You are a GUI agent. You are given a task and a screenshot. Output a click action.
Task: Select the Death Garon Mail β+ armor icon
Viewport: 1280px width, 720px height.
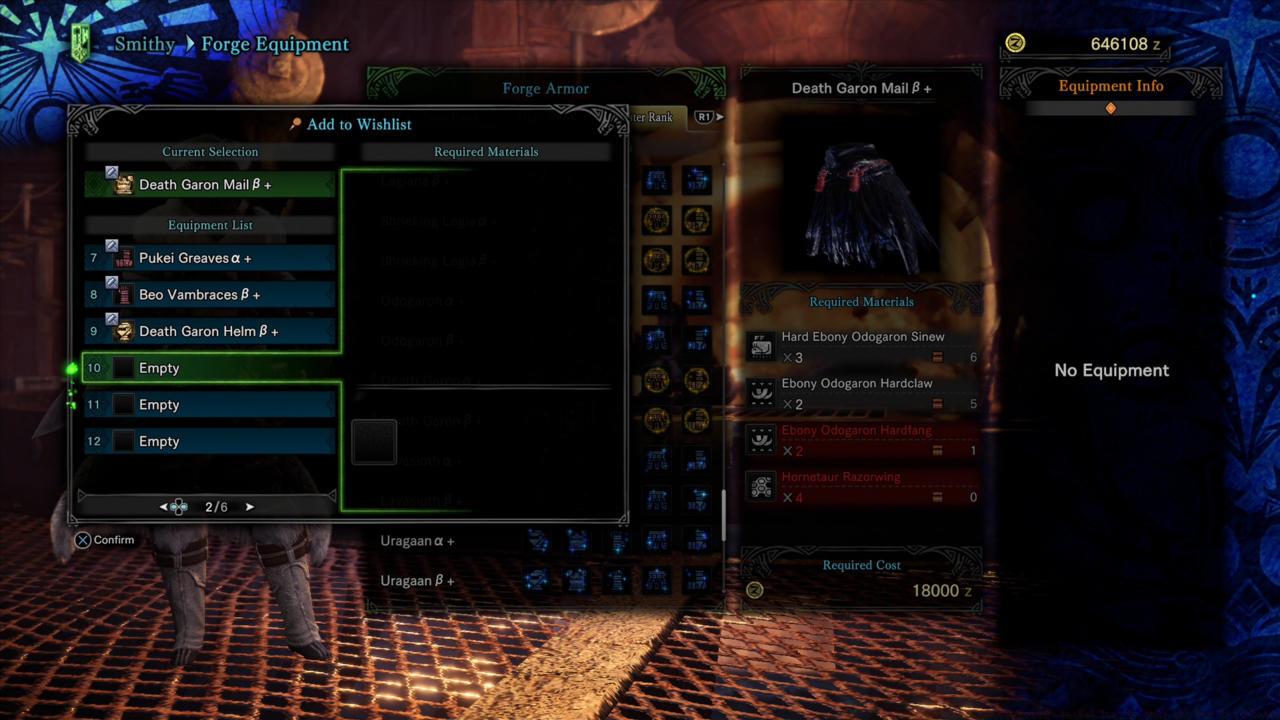pyautogui.click(x=123, y=184)
